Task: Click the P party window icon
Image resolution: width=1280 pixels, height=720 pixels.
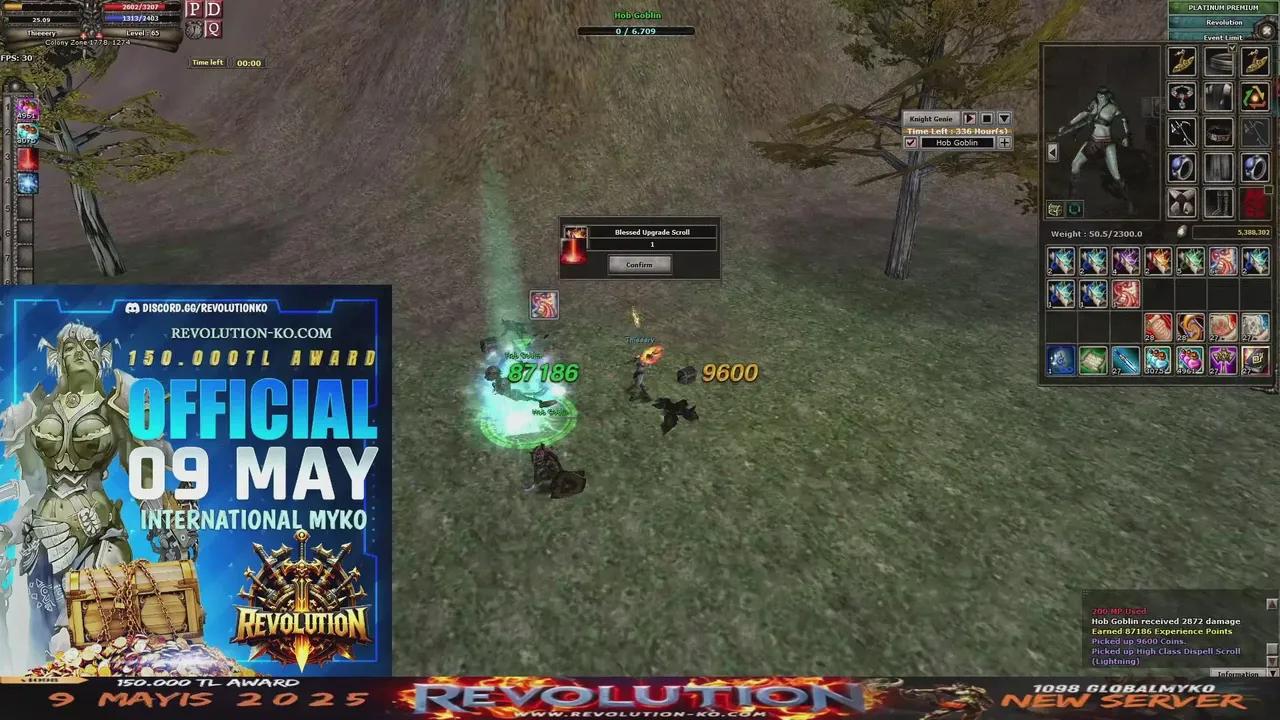Action: [193, 10]
